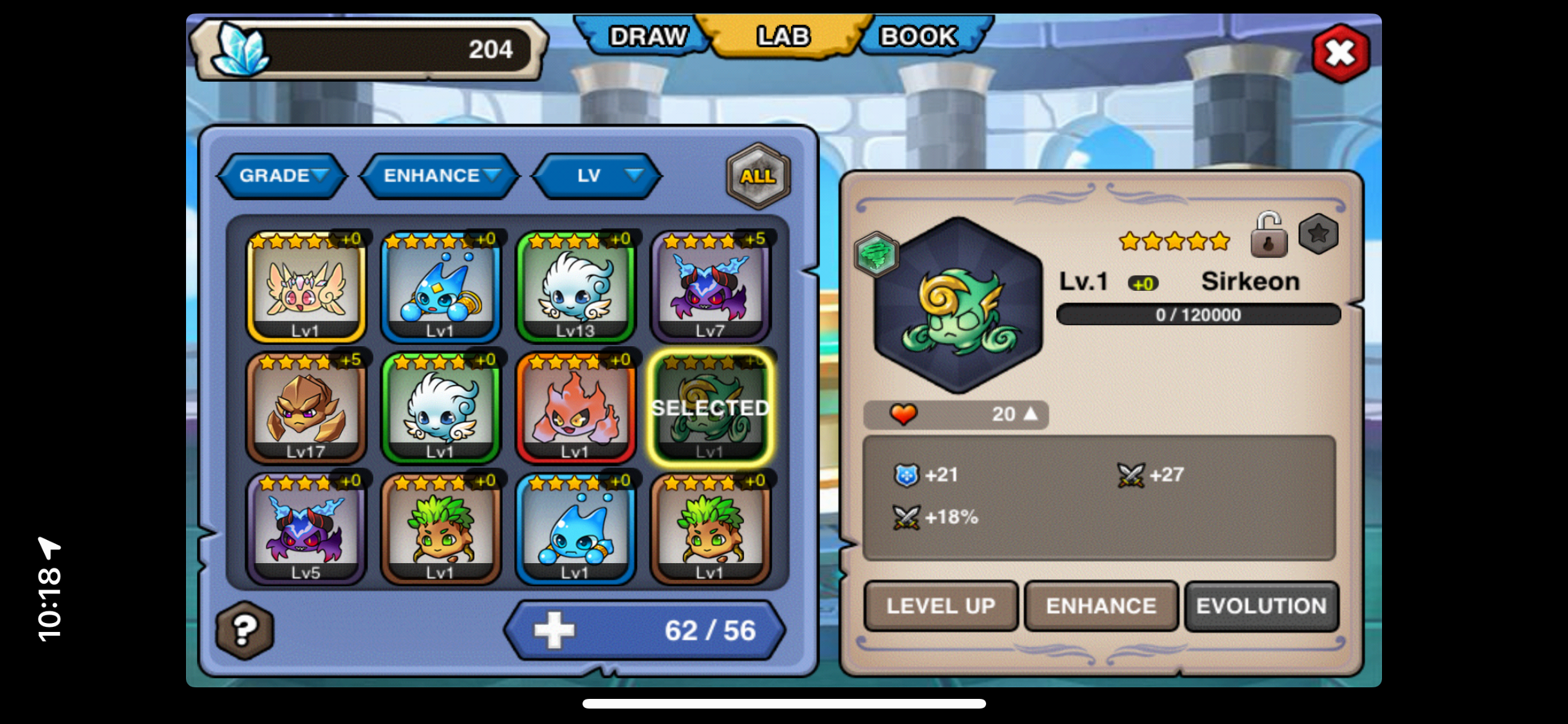Level up Sirkeon
This screenshot has height=724, width=1568.
click(x=940, y=606)
